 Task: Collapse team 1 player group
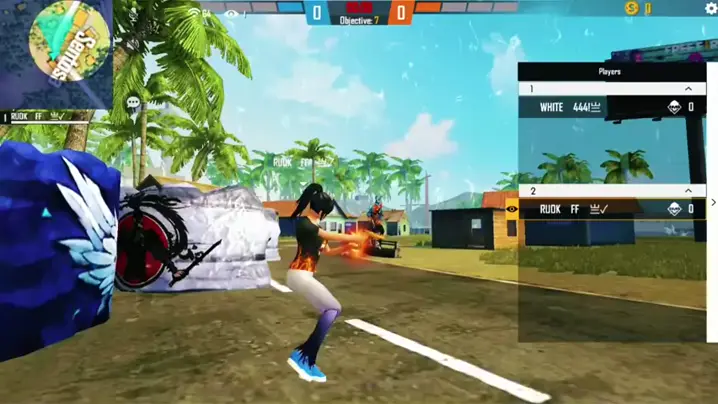point(688,89)
